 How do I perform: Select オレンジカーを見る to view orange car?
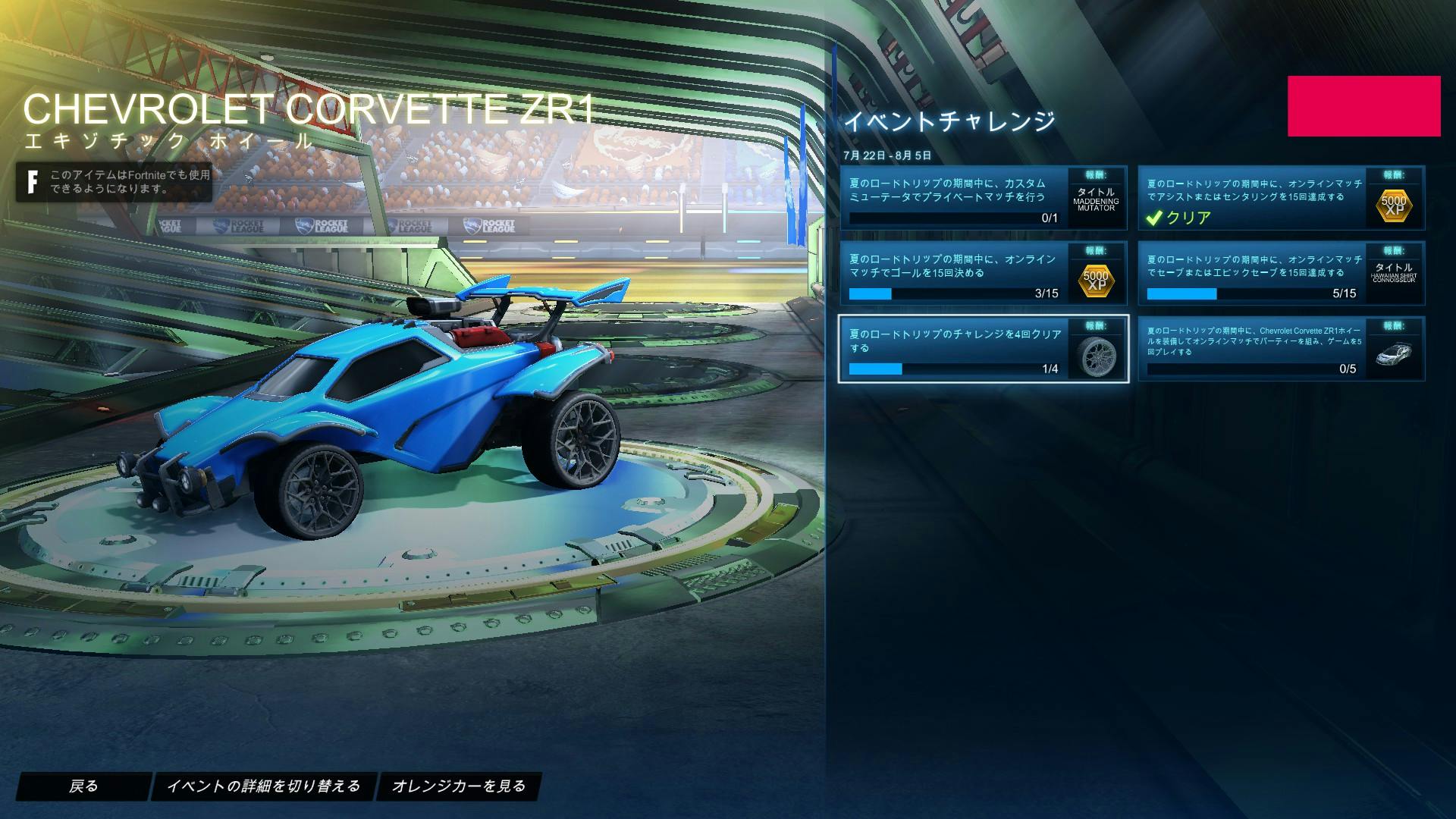point(458,786)
